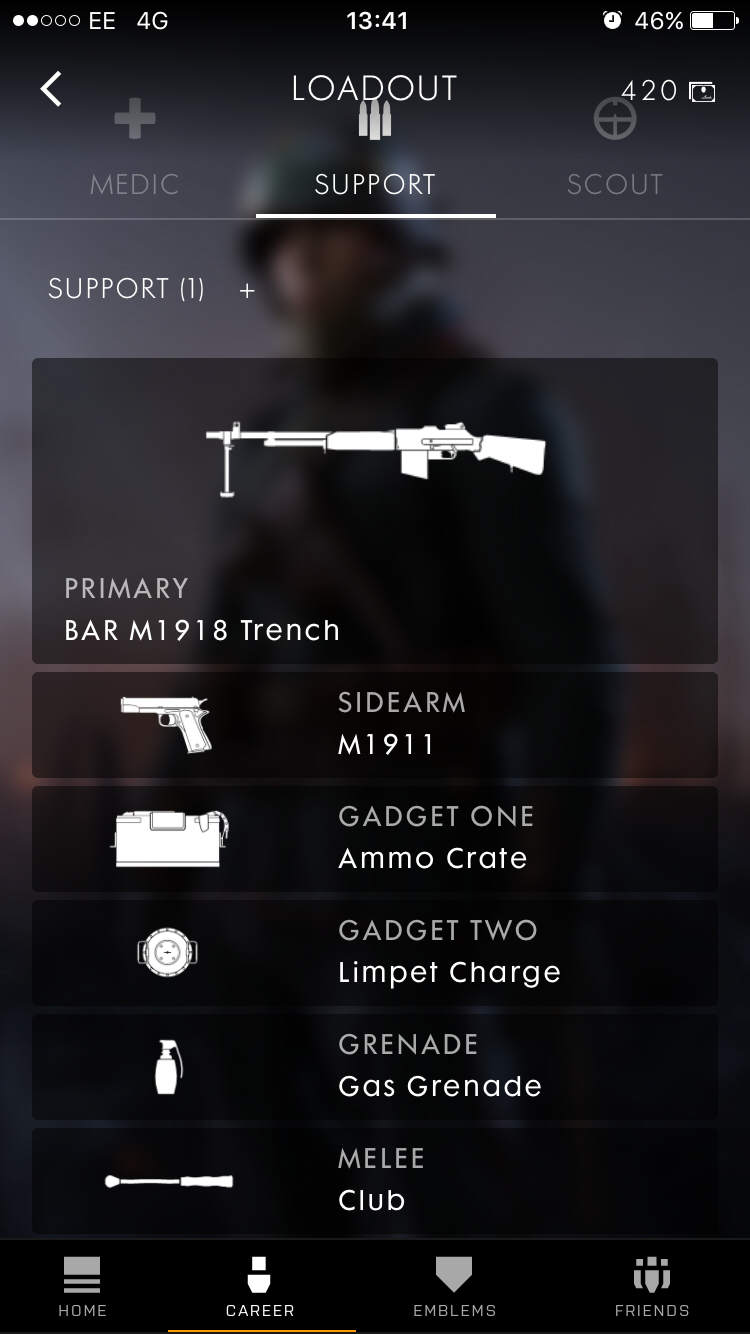The height and width of the screenshot is (1334, 750).
Task: Select the Support class tab
Action: coord(375,160)
